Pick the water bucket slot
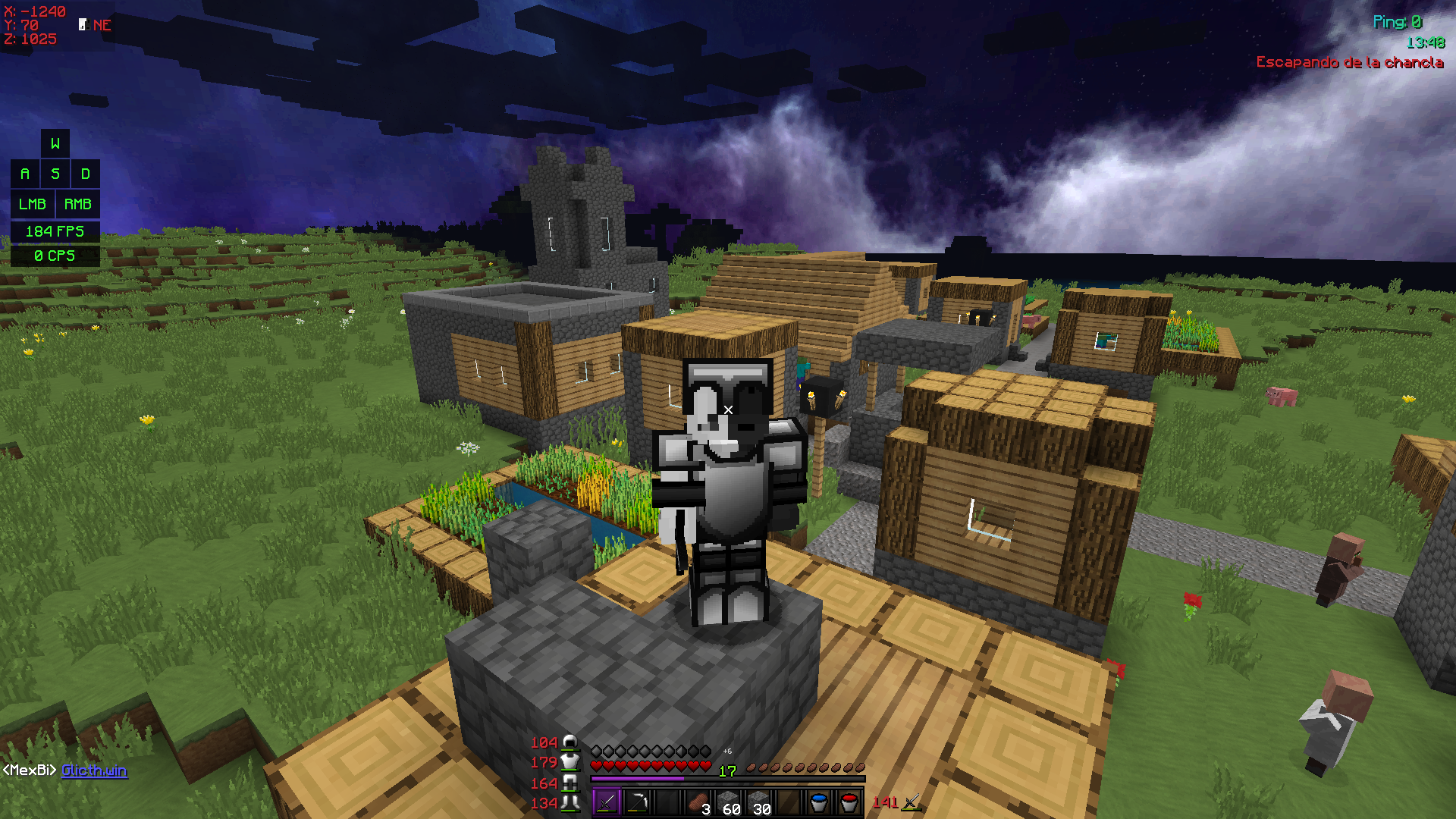This screenshot has width=1456, height=819. pos(819,802)
